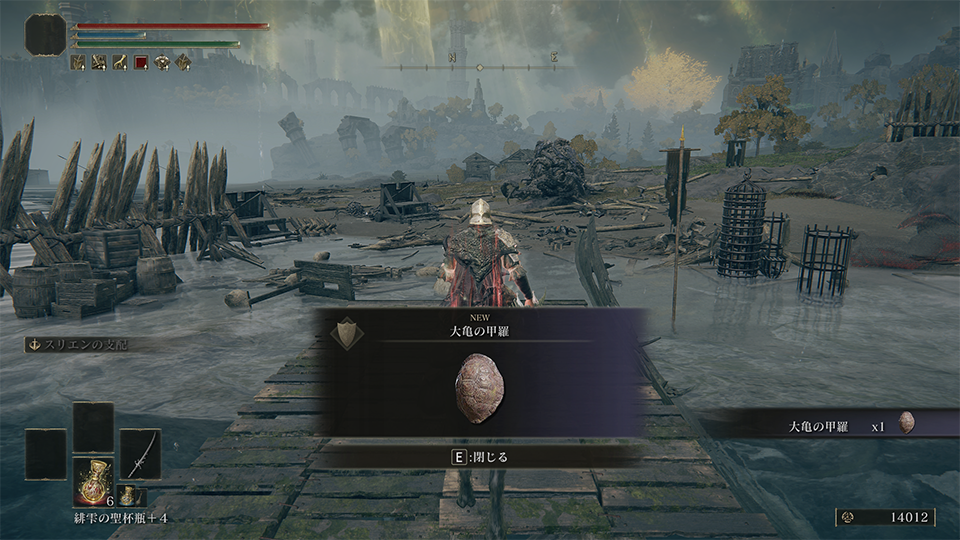960x540 pixels.
Task: Select the katana right-hand weapon slot
Action: [x=140, y=453]
